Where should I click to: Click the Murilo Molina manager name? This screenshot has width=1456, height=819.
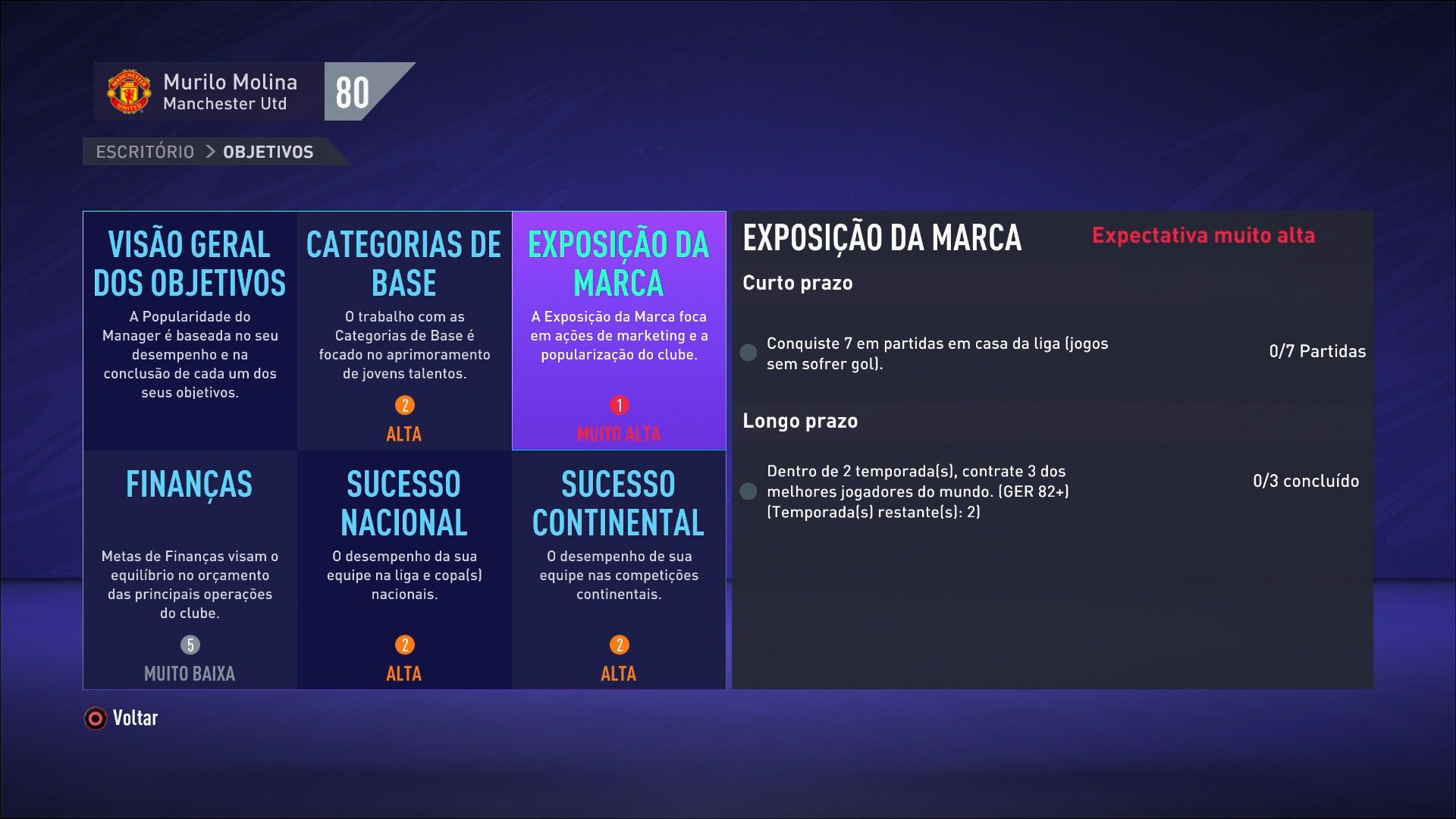coord(229,82)
